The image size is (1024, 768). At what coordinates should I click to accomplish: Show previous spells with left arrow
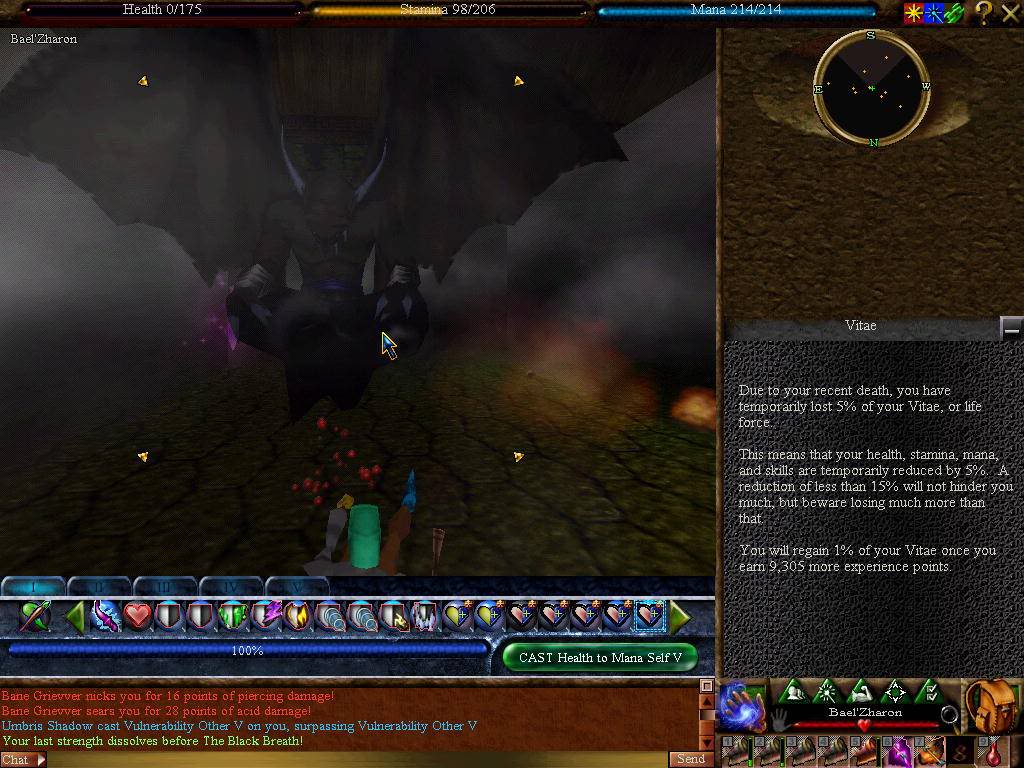click(74, 618)
